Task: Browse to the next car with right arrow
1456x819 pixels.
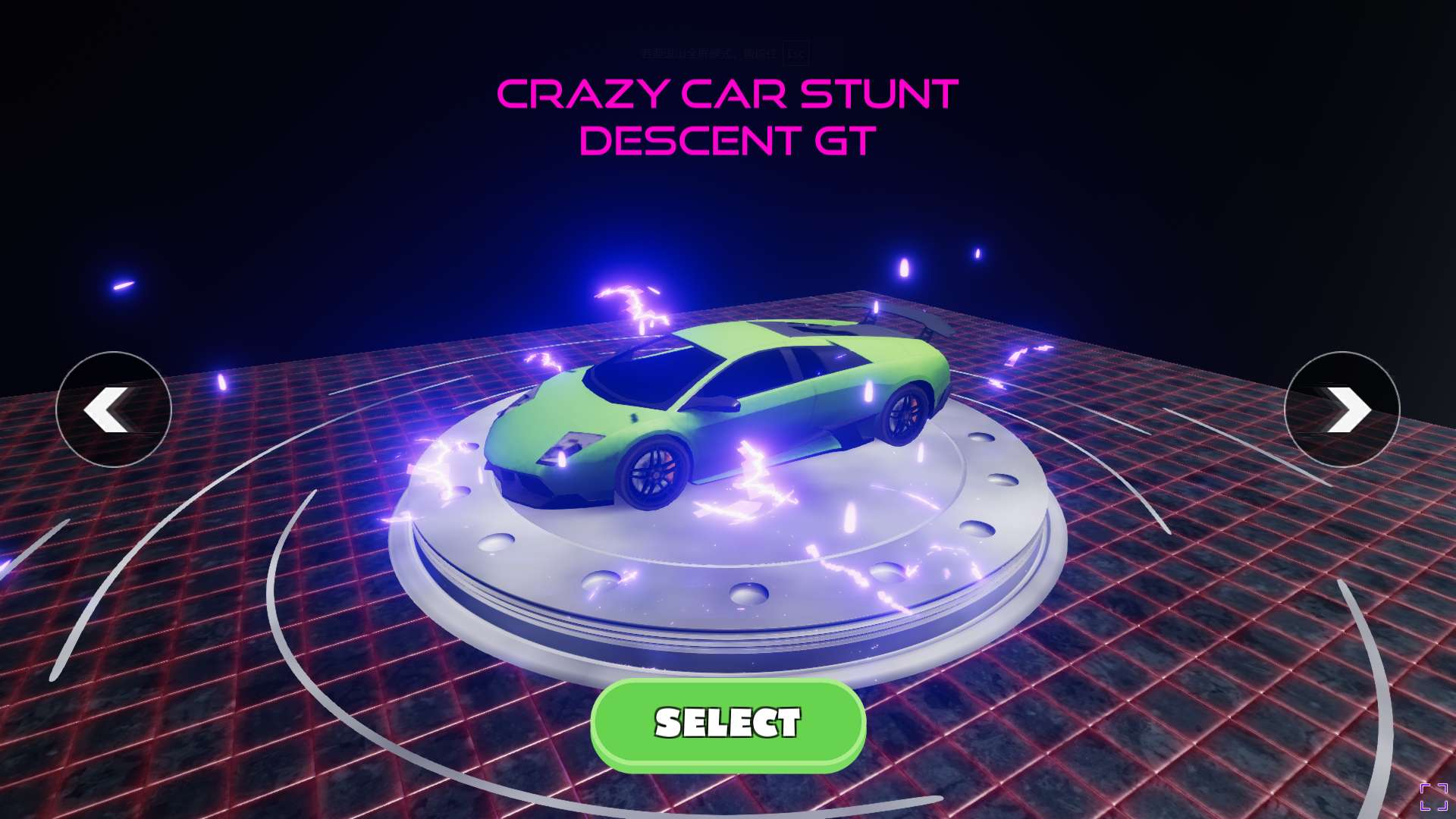Action: [x=1341, y=409]
